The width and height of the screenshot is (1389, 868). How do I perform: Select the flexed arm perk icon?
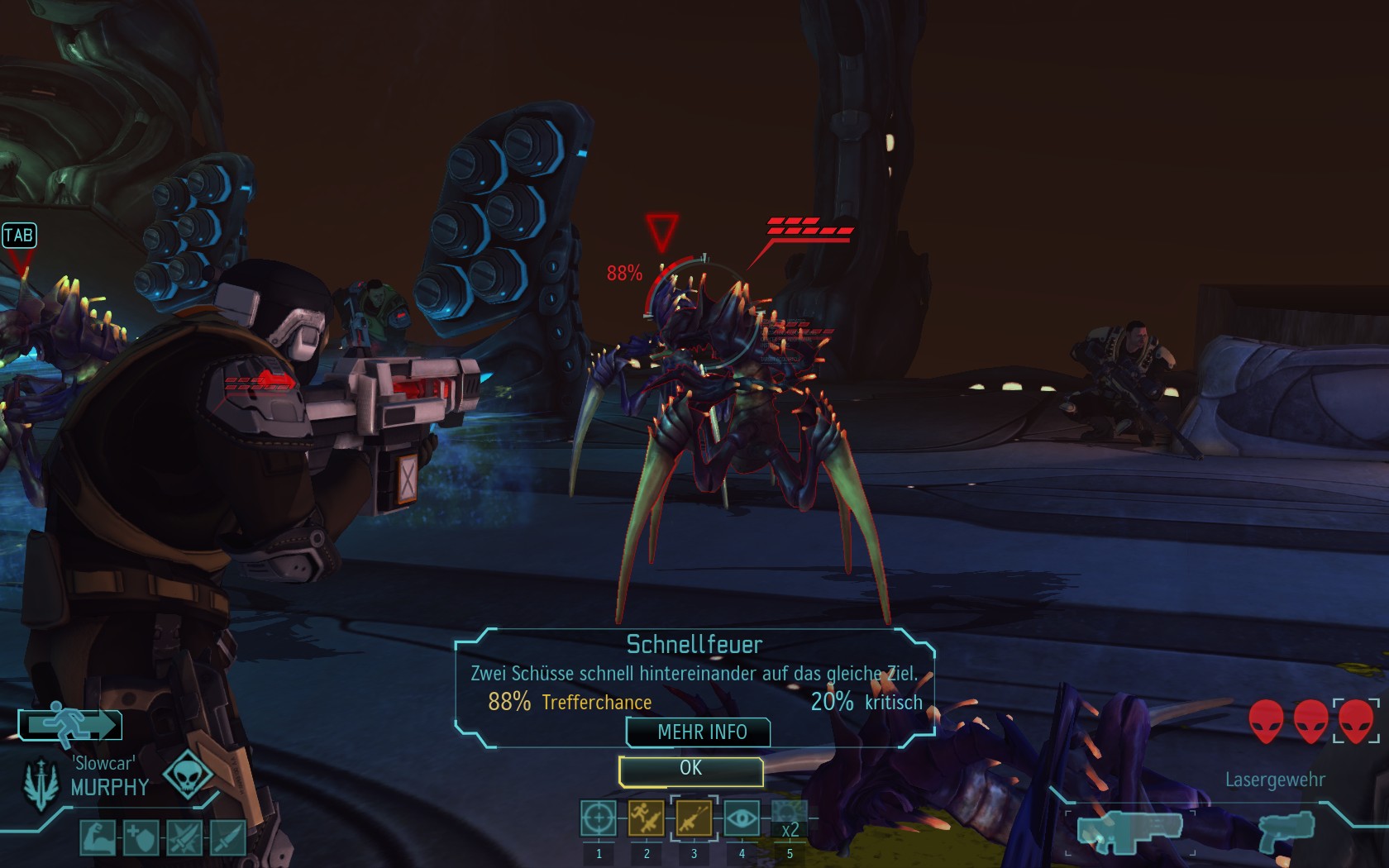coord(97,837)
